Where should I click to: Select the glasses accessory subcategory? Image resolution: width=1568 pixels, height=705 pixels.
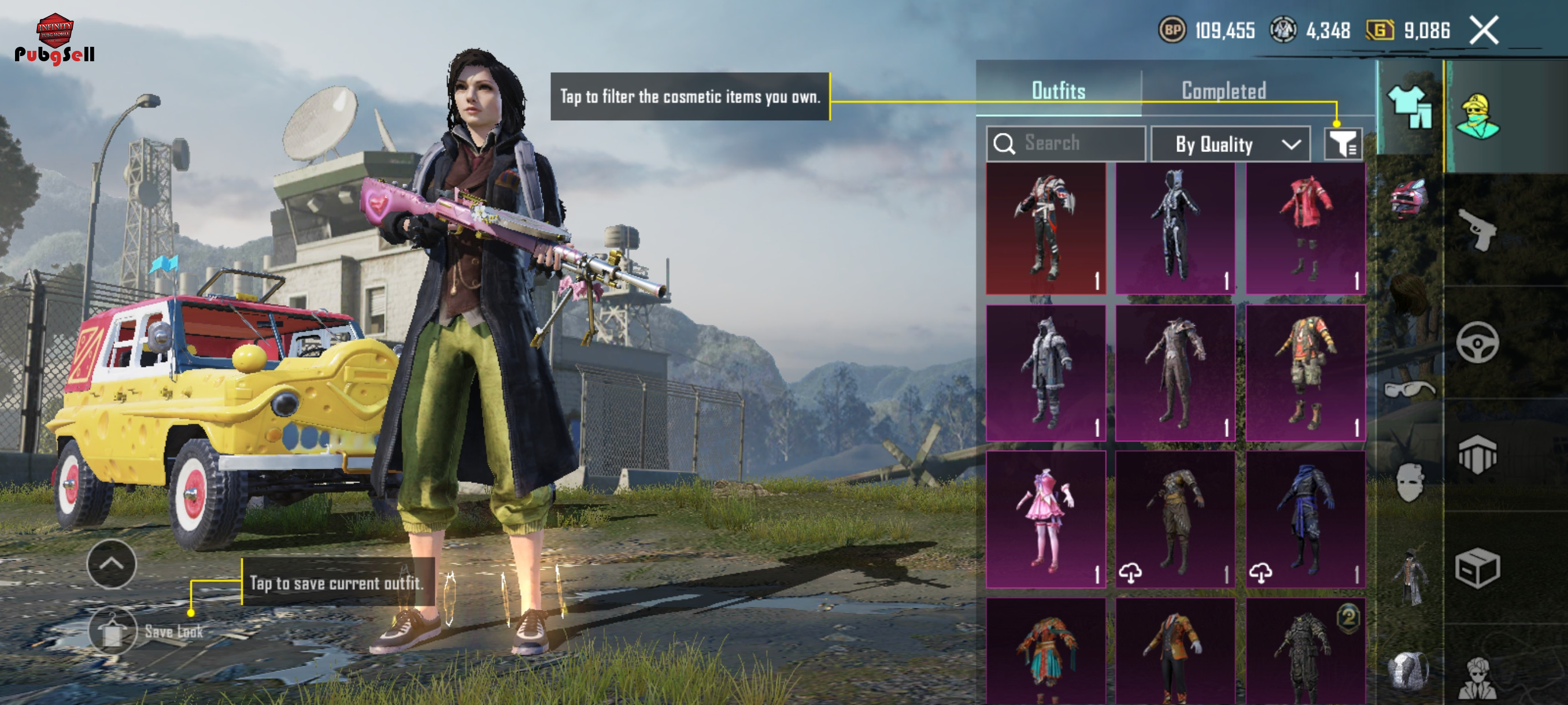(1408, 388)
